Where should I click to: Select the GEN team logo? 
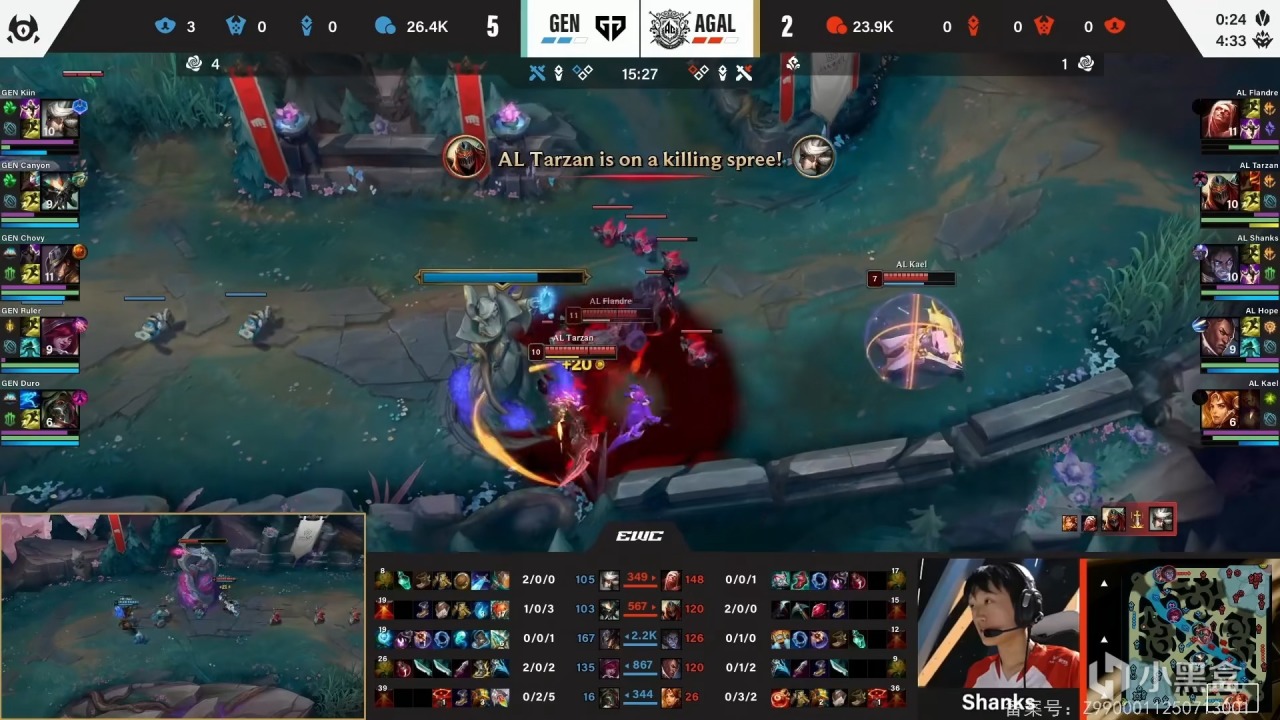click(609, 28)
